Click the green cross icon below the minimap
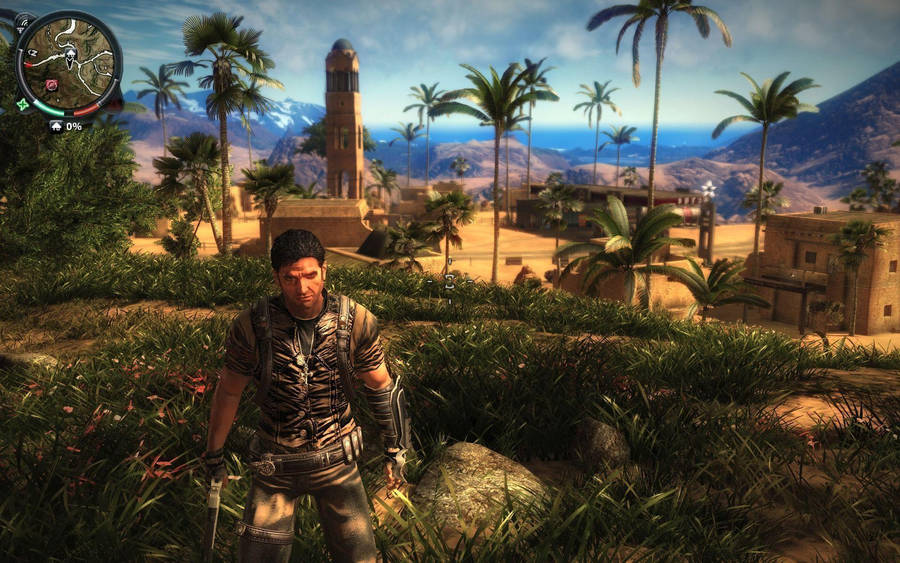 [22, 104]
